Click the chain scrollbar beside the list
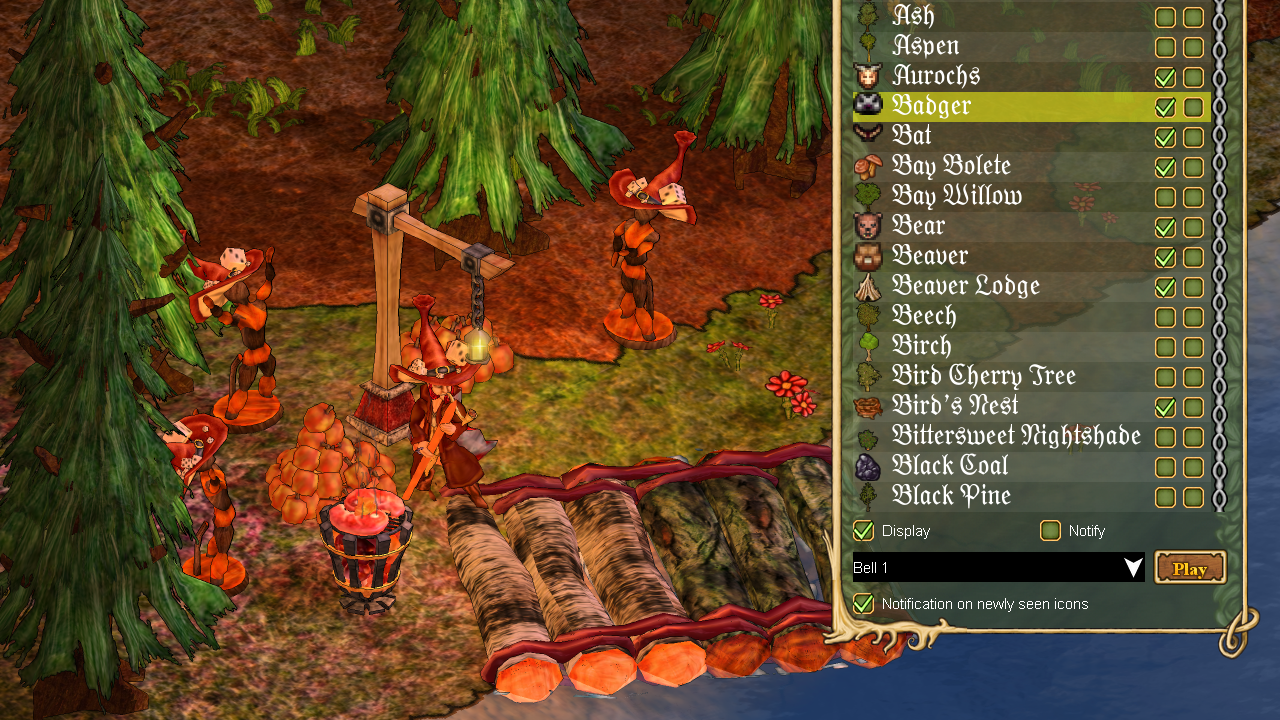 1219,250
